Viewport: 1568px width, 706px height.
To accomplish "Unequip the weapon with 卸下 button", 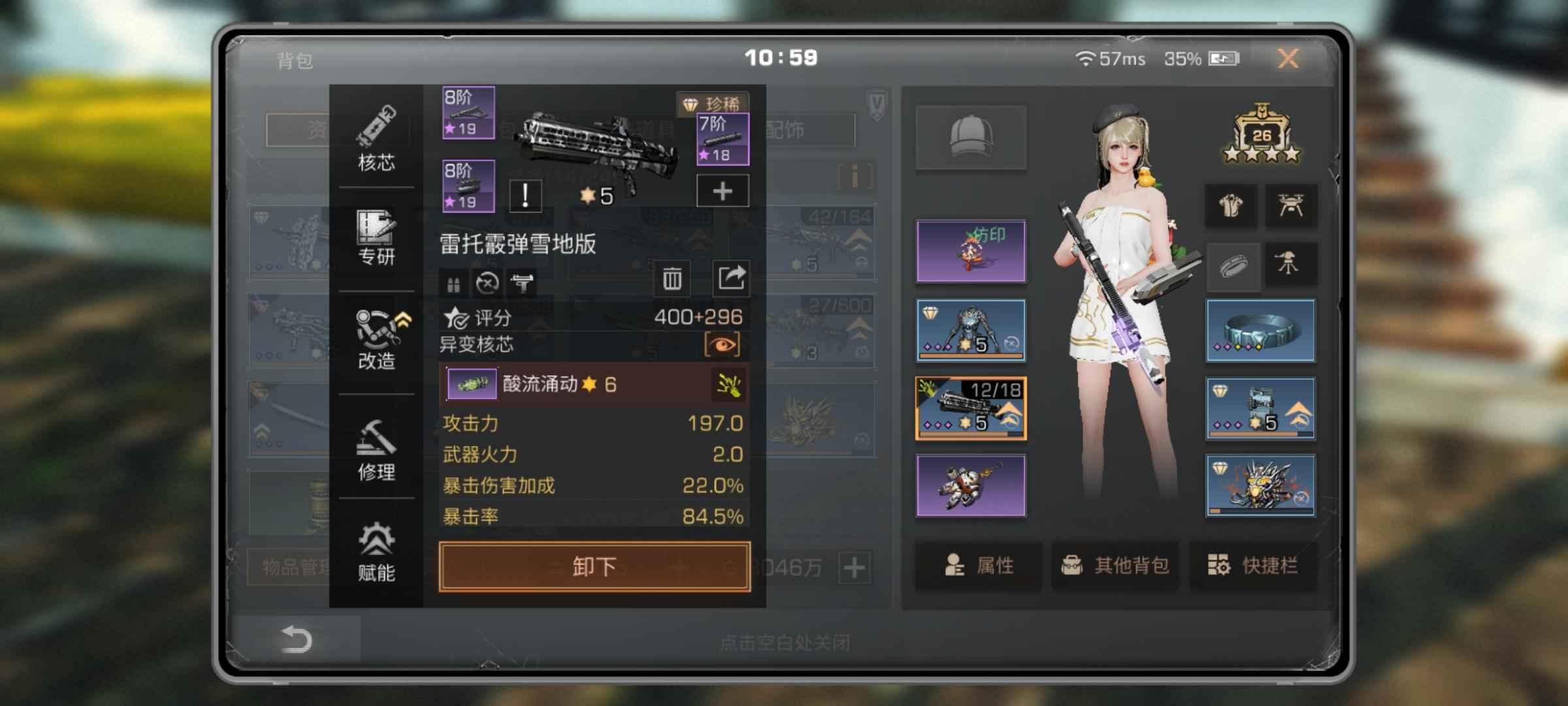I will 595,566.
